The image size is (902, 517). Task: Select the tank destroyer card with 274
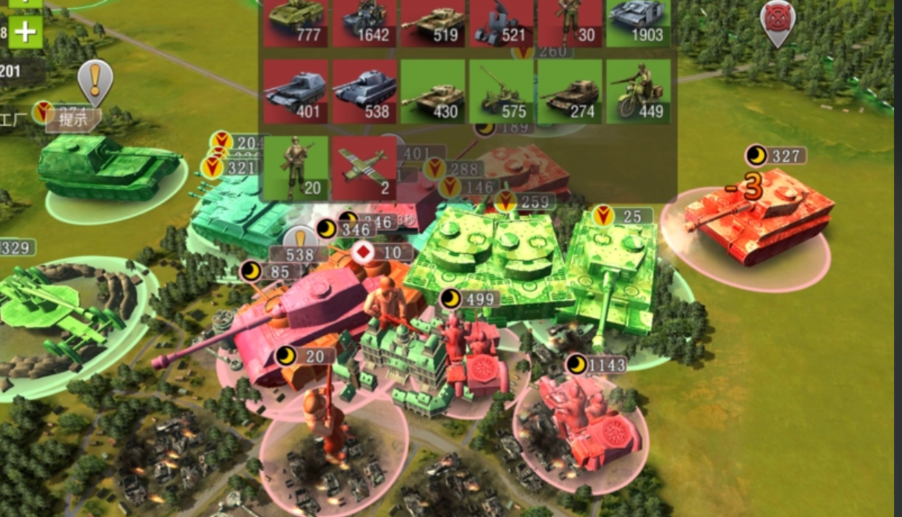(569, 92)
